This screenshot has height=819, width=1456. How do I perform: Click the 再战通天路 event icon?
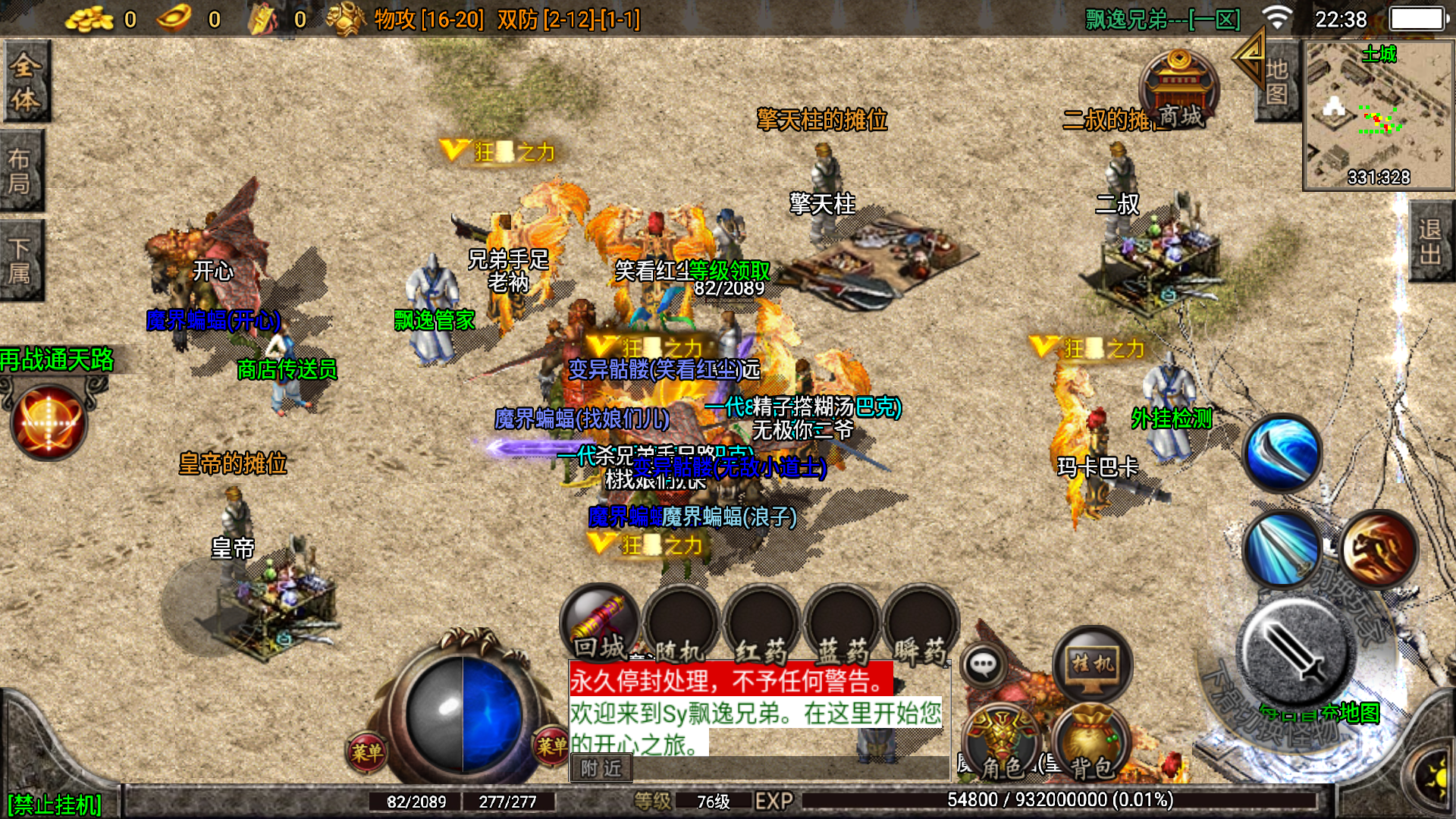click(49, 421)
